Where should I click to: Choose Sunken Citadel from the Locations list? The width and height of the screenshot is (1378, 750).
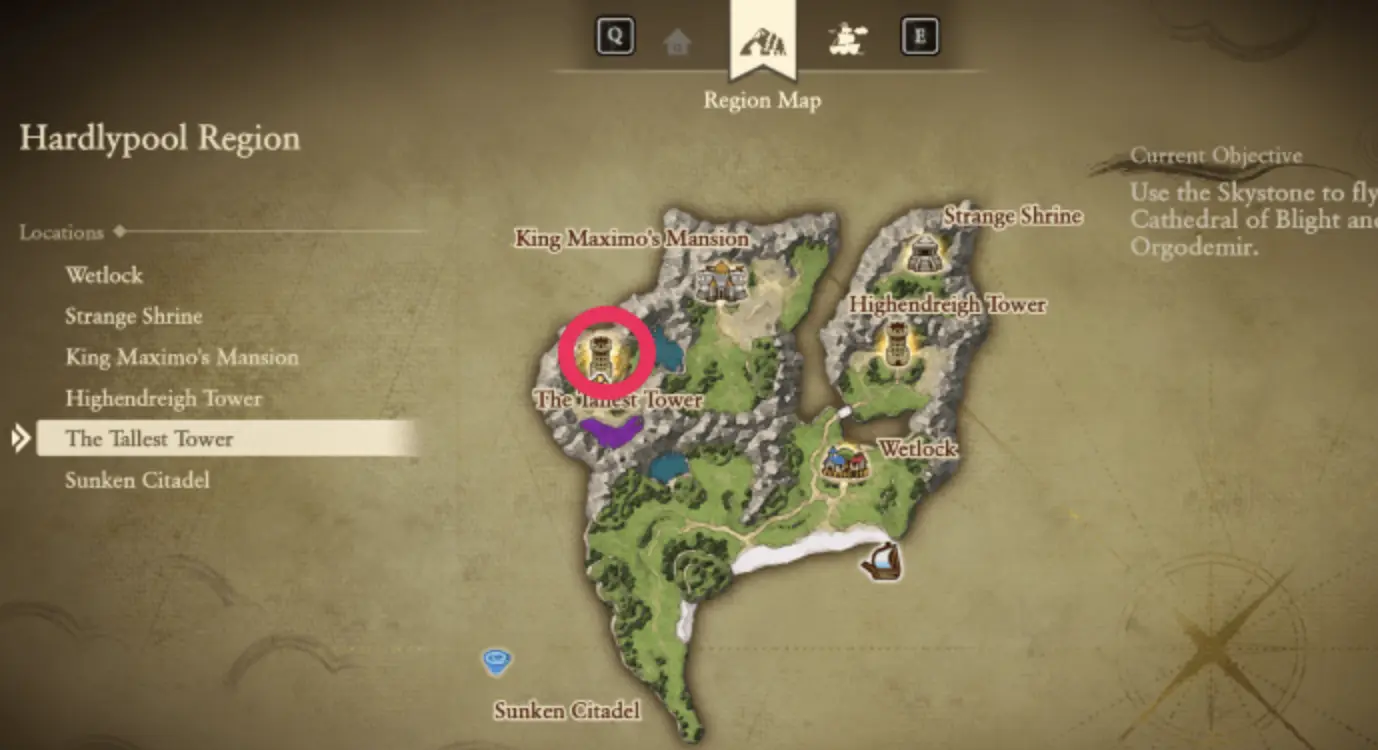point(137,480)
